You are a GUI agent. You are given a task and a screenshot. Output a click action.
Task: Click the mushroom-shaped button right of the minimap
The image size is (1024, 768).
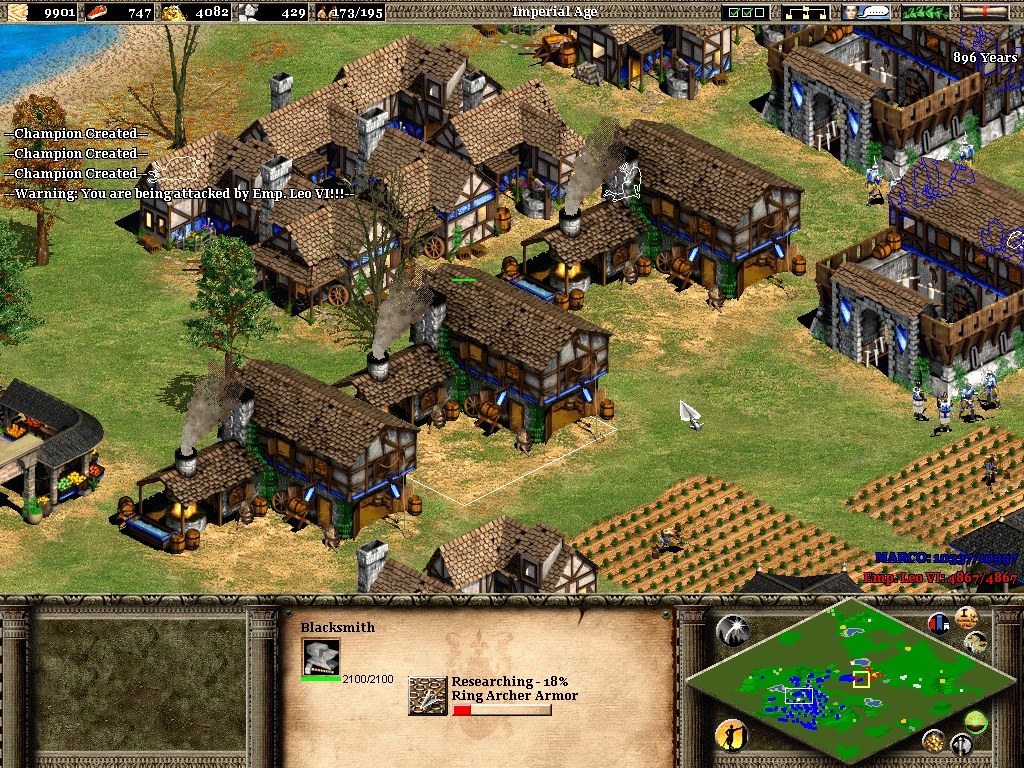click(976, 642)
